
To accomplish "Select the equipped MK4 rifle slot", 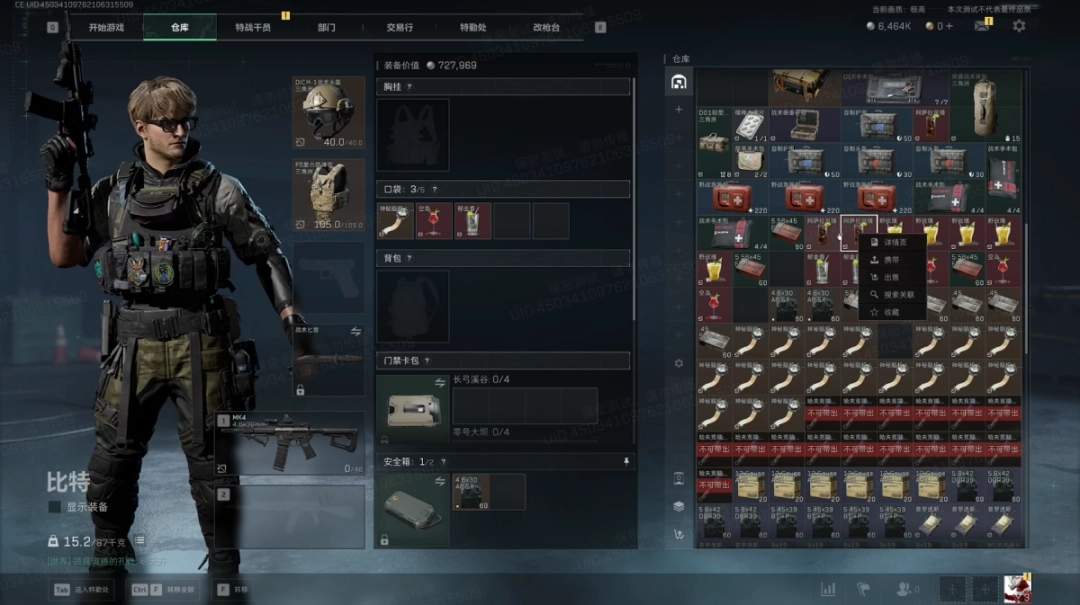I will coord(290,443).
